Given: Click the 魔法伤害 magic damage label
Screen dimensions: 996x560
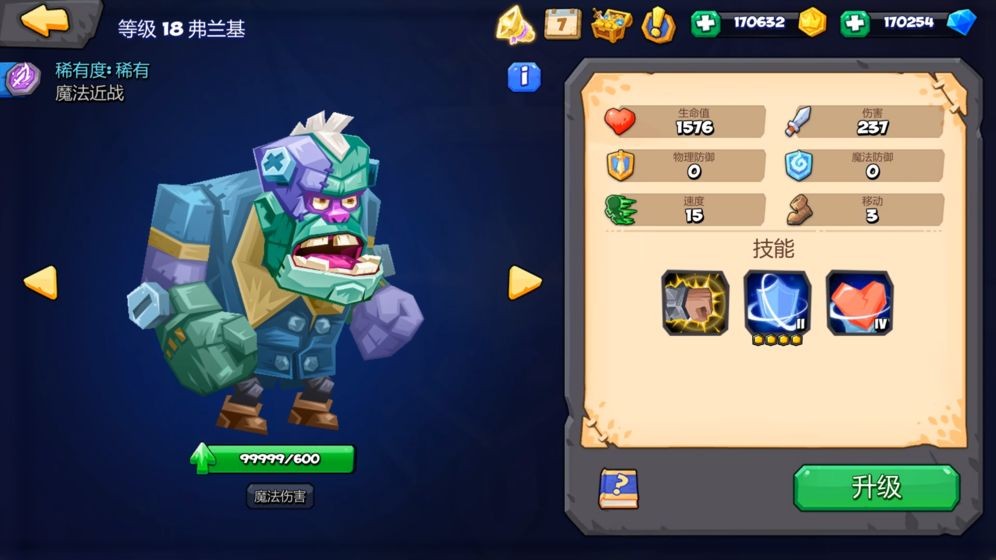Looking at the screenshot, I should click(278, 495).
